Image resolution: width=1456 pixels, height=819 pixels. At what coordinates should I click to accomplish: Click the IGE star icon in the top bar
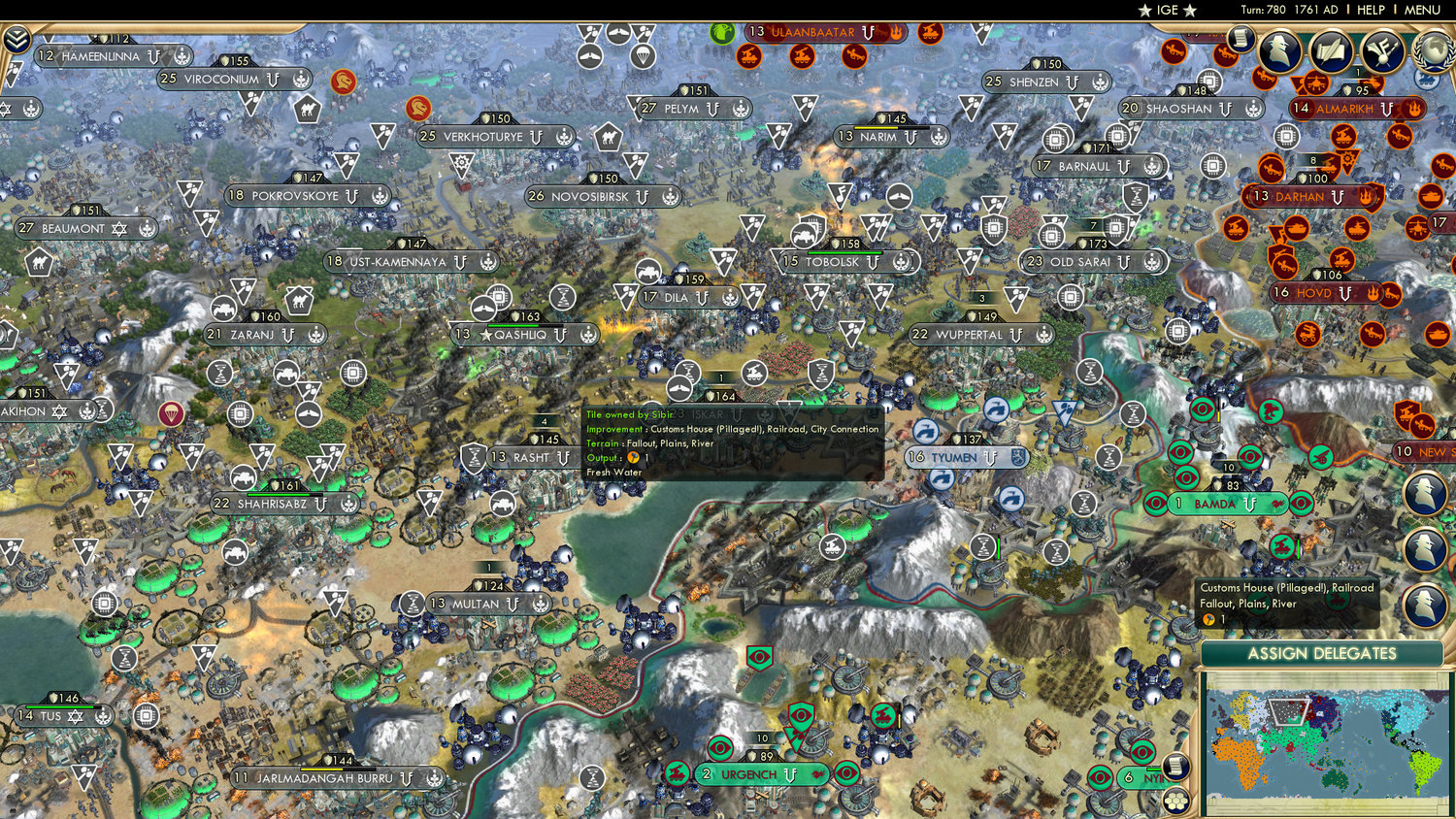coord(1145,11)
